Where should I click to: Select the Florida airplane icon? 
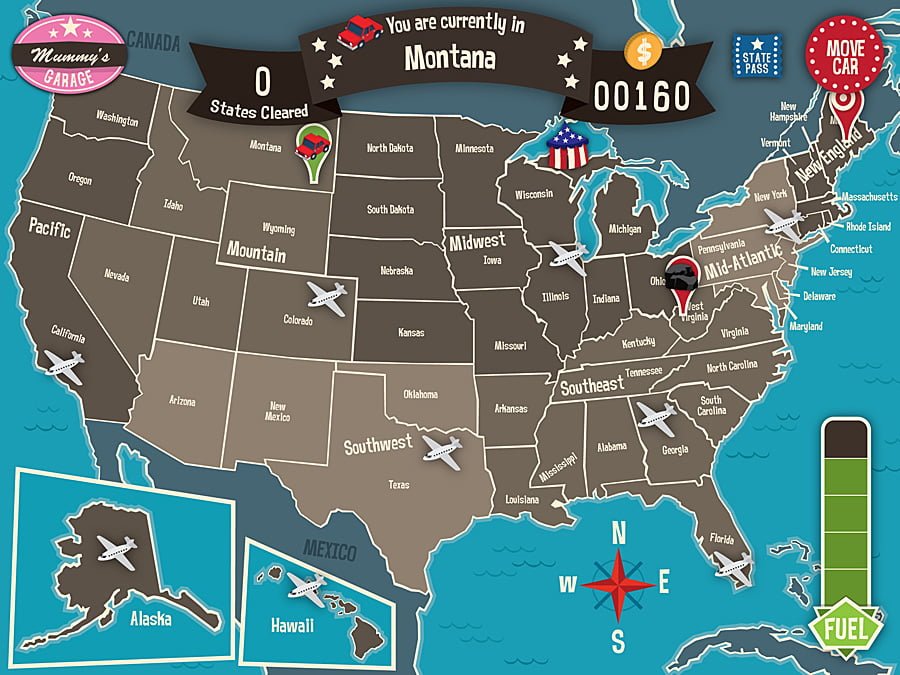[733, 567]
